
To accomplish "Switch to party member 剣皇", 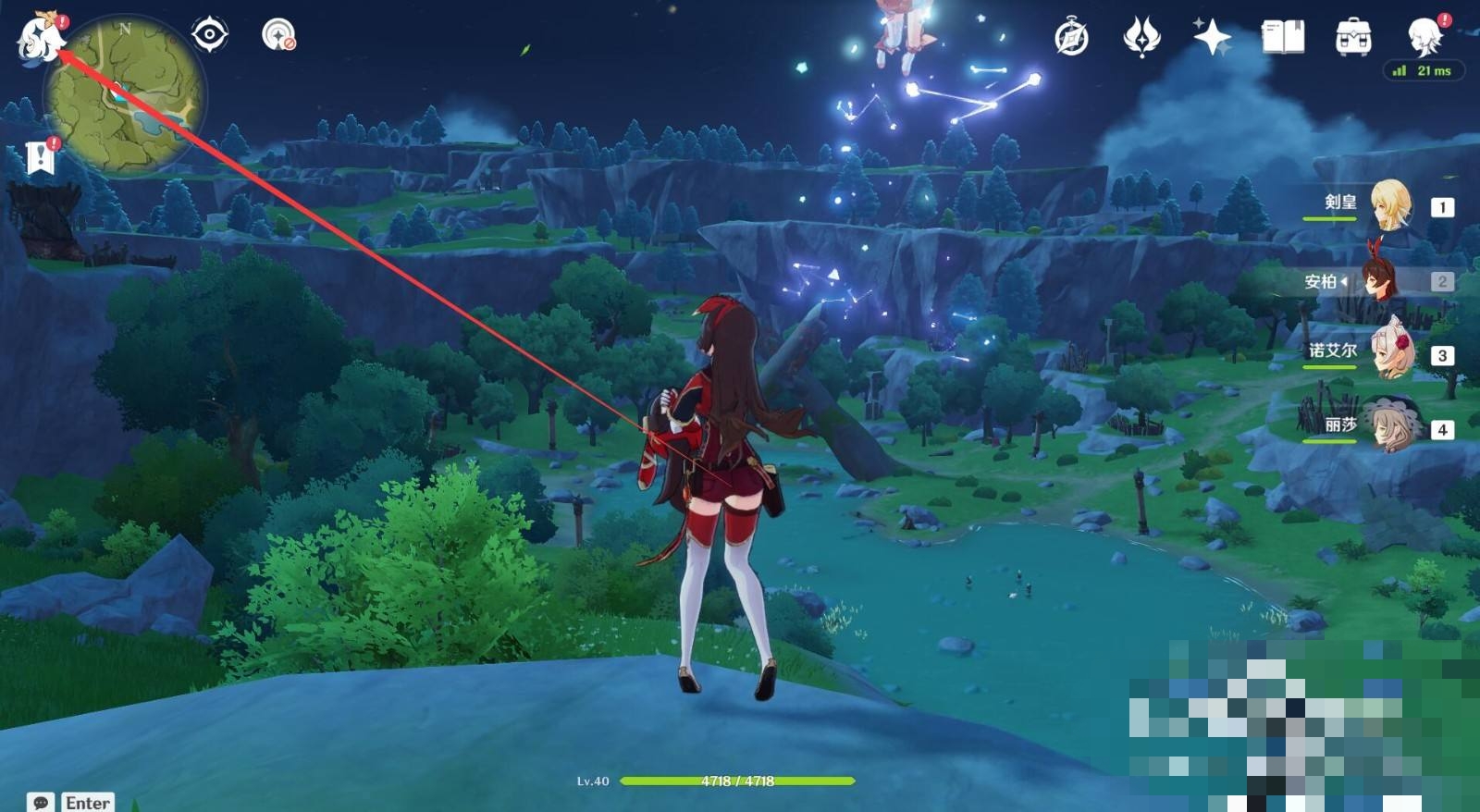I will 1389,205.
